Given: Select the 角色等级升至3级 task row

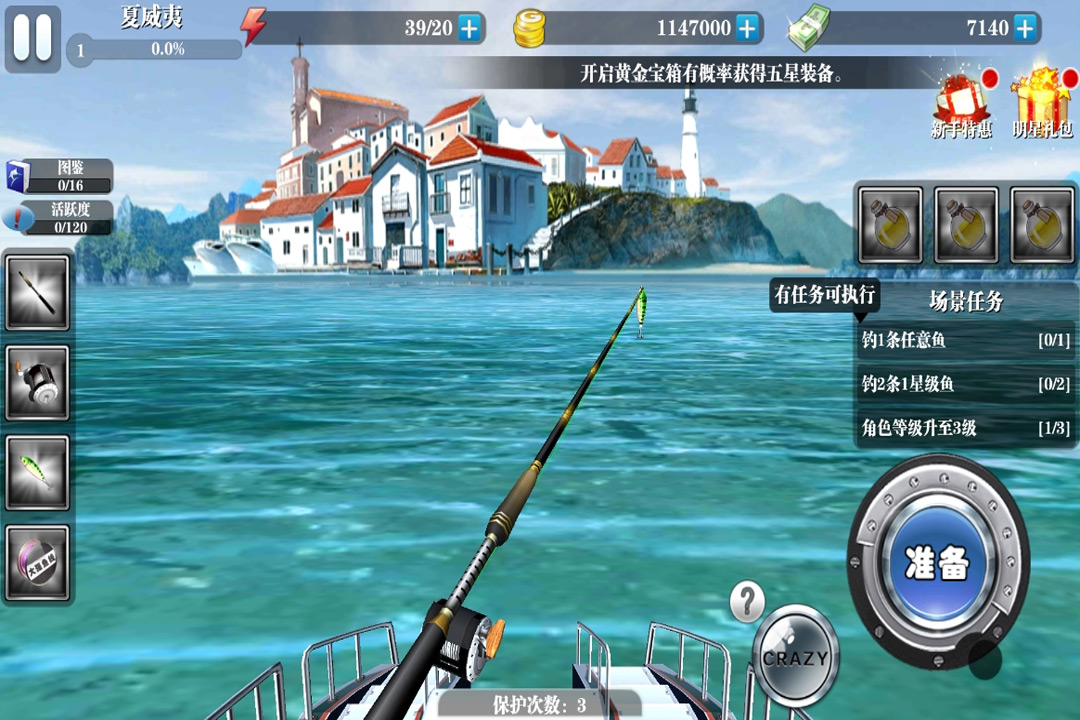Looking at the screenshot, I should pyautogui.click(x=965, y=428).
